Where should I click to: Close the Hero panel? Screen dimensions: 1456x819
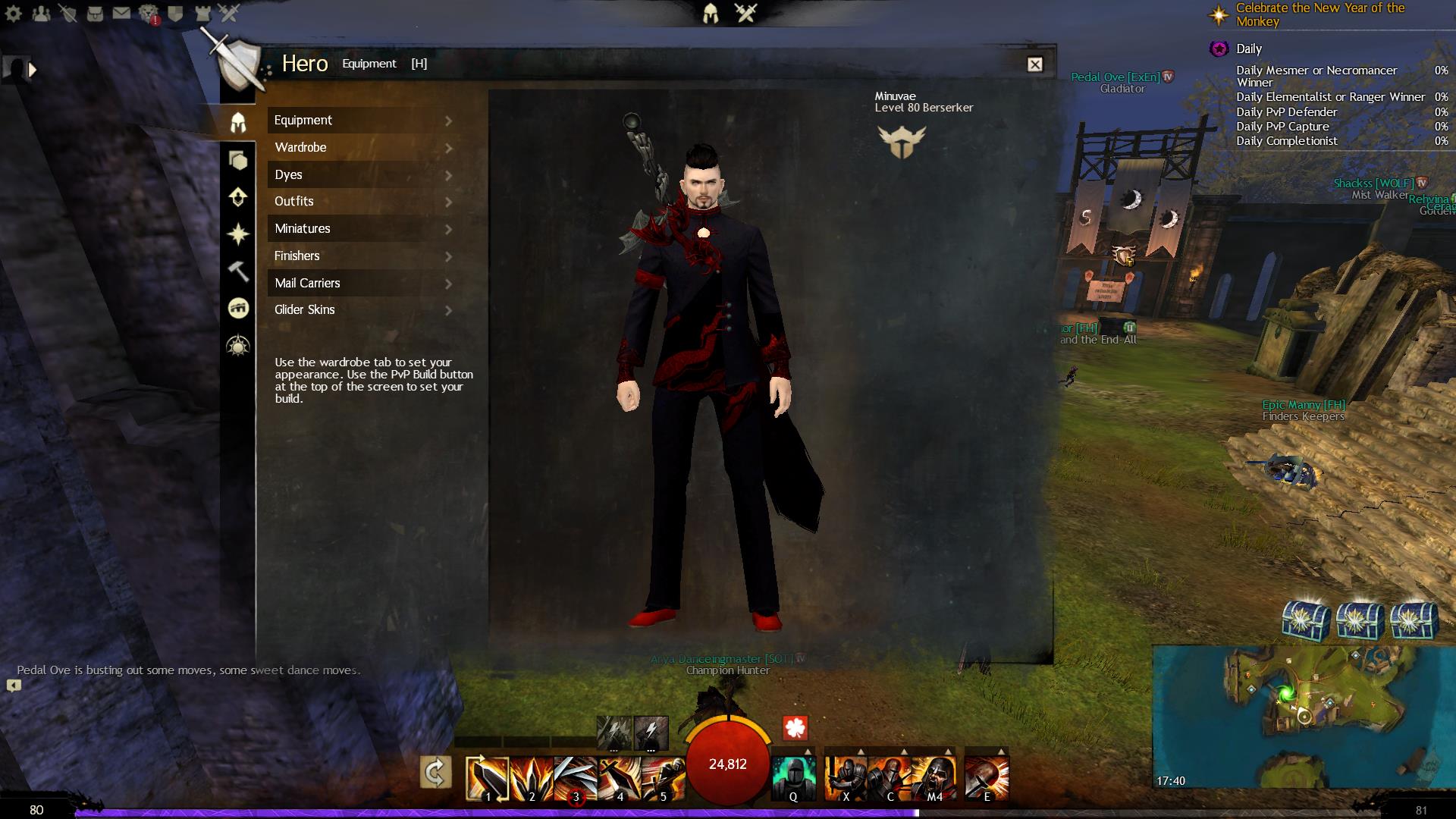coord(1034,64)
